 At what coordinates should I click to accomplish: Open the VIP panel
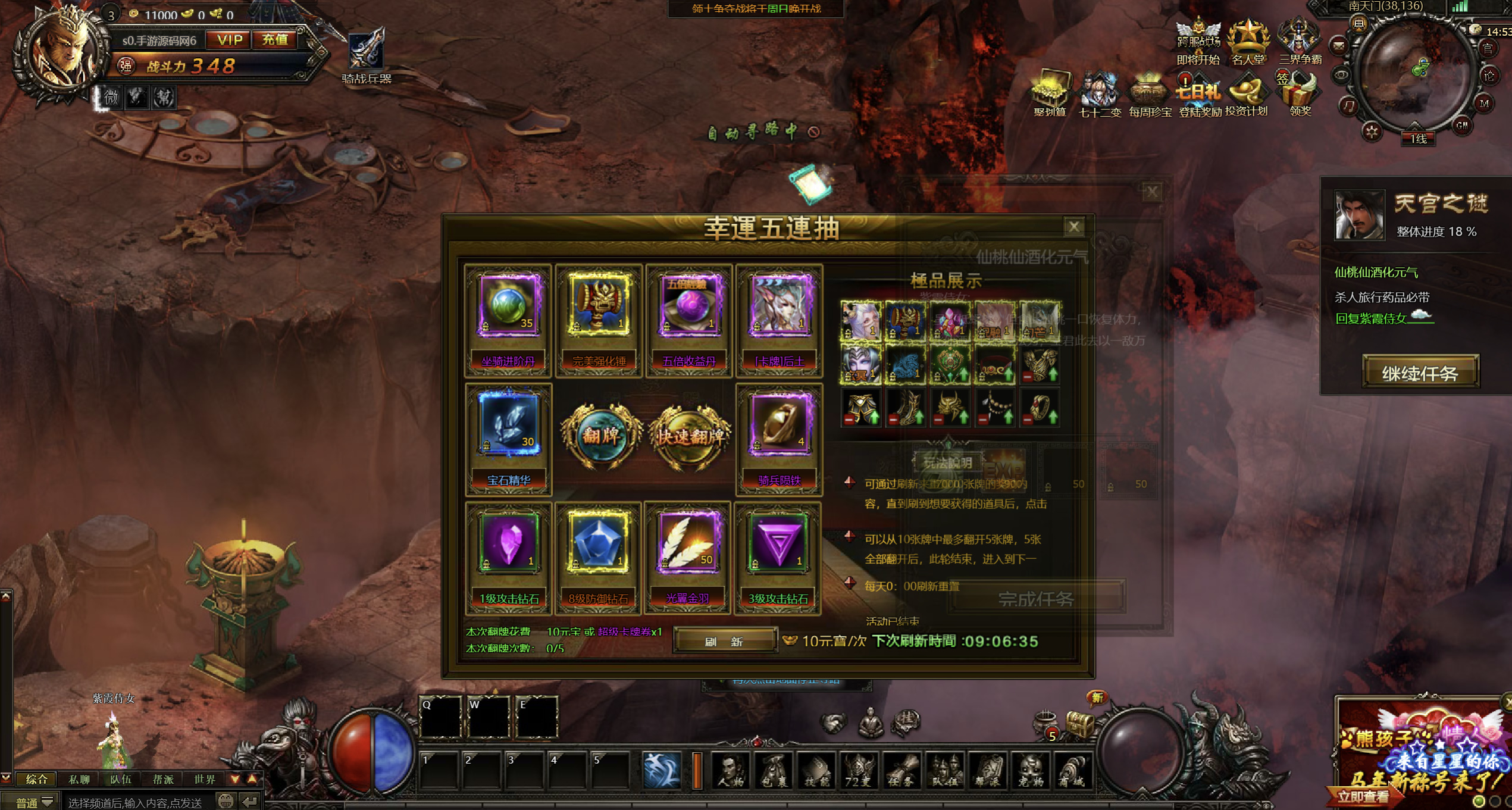pos(229,40)
